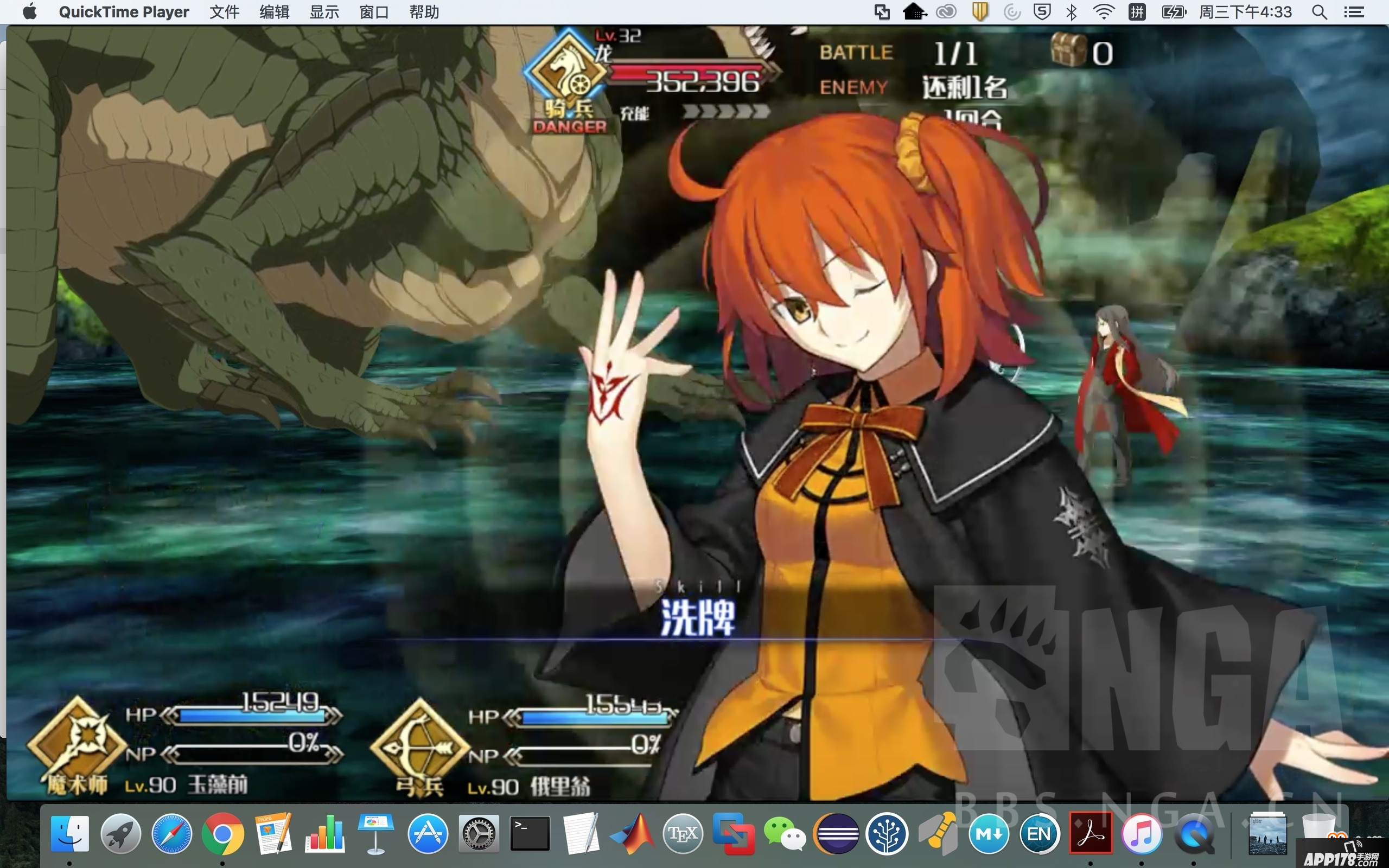Open the QuickTime 显示 menu

coord(324,12)
